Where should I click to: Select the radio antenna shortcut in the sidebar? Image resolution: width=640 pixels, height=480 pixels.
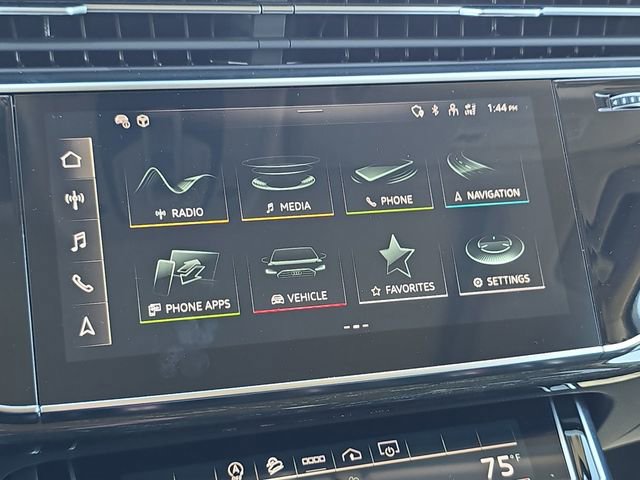[x=74, y=199]
